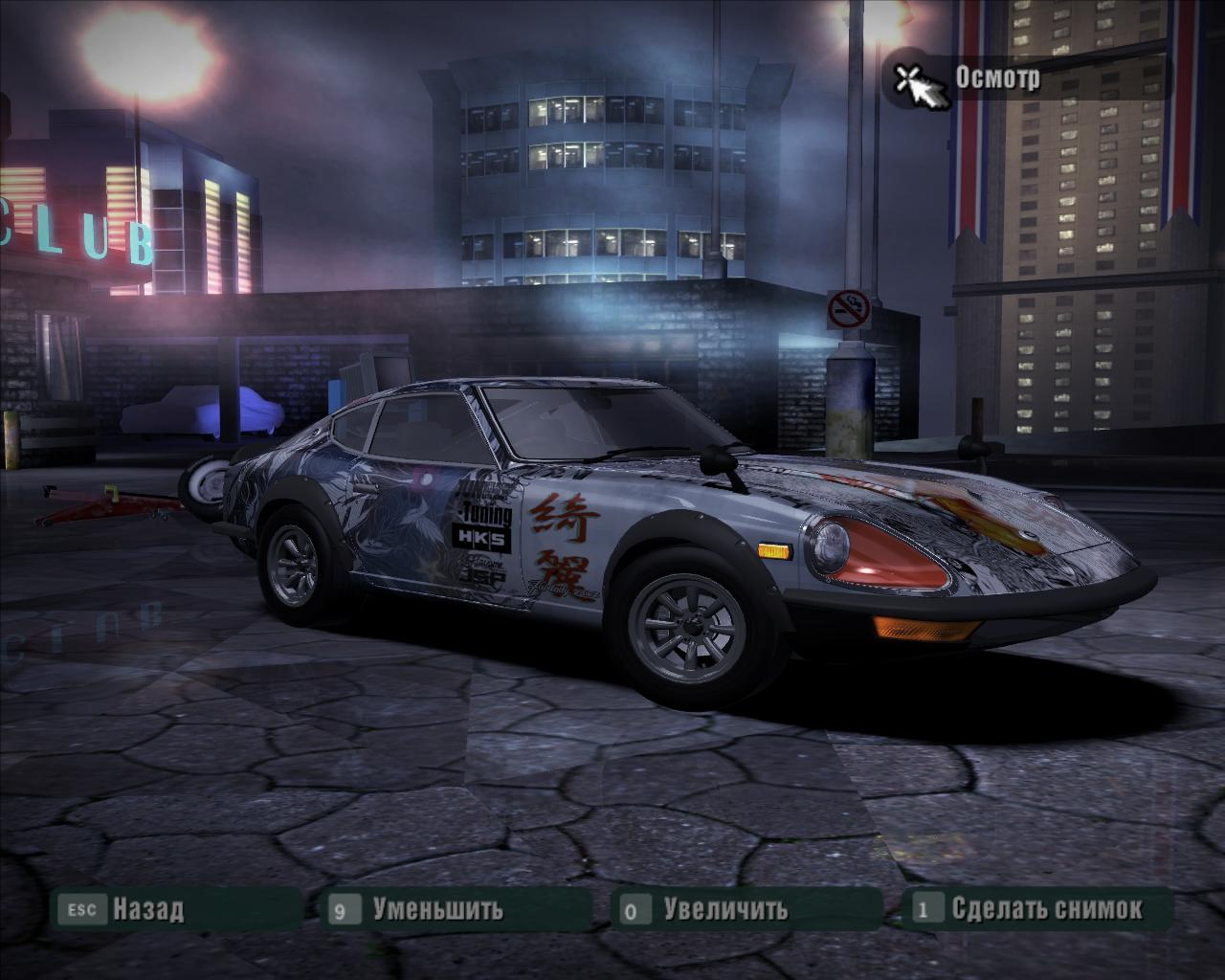Zoom out using Уменьшить
This screenshot has height=980, width=1225.
[436, 908]
